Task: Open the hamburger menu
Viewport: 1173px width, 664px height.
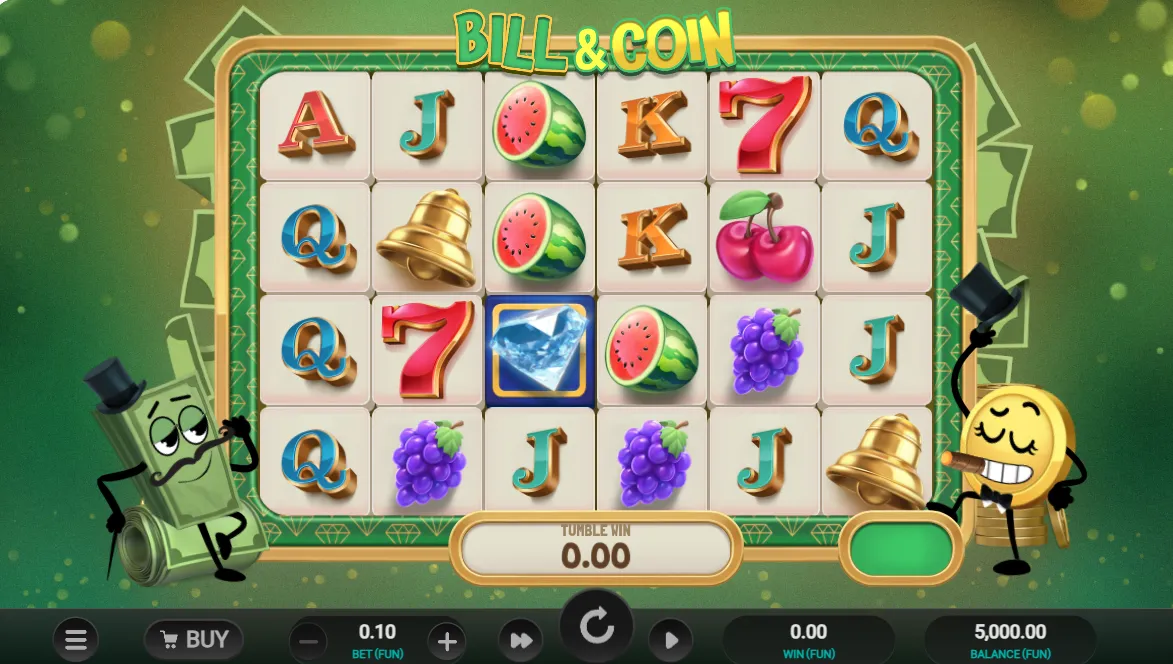Action: coord(75,639)
